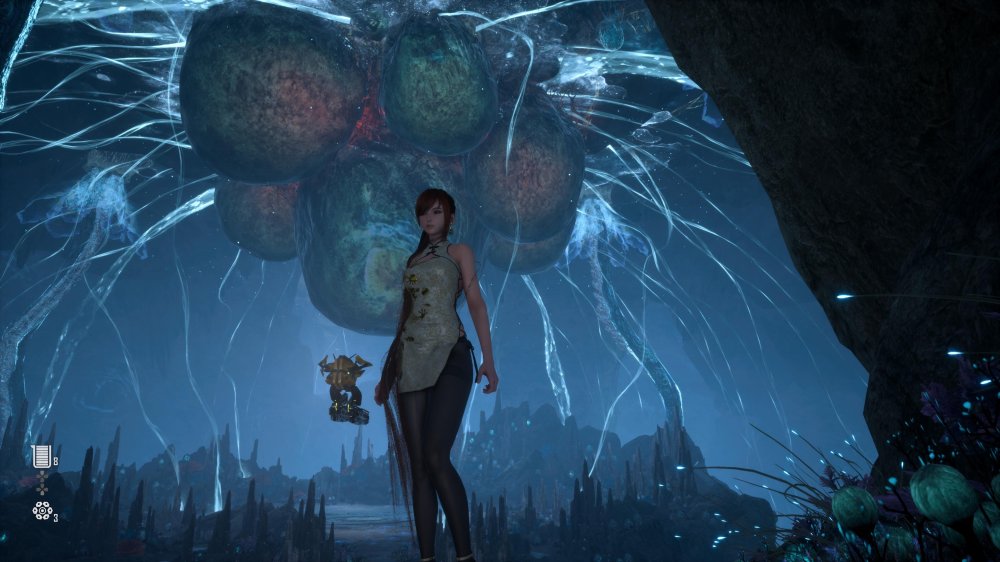Image resolution: width=1000 pixels, height=562 pixels.
Task: Select the healing potion container icon
Action: point(41,458)
